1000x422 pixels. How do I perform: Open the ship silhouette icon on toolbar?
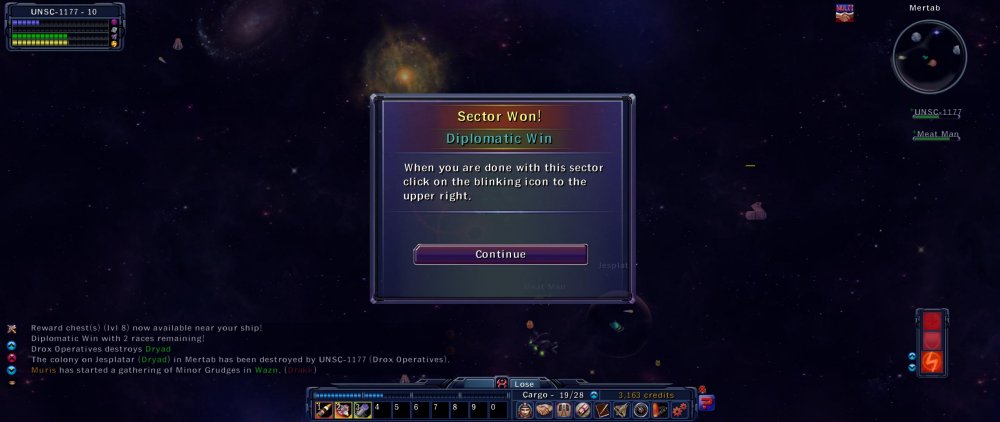(622, 410)
